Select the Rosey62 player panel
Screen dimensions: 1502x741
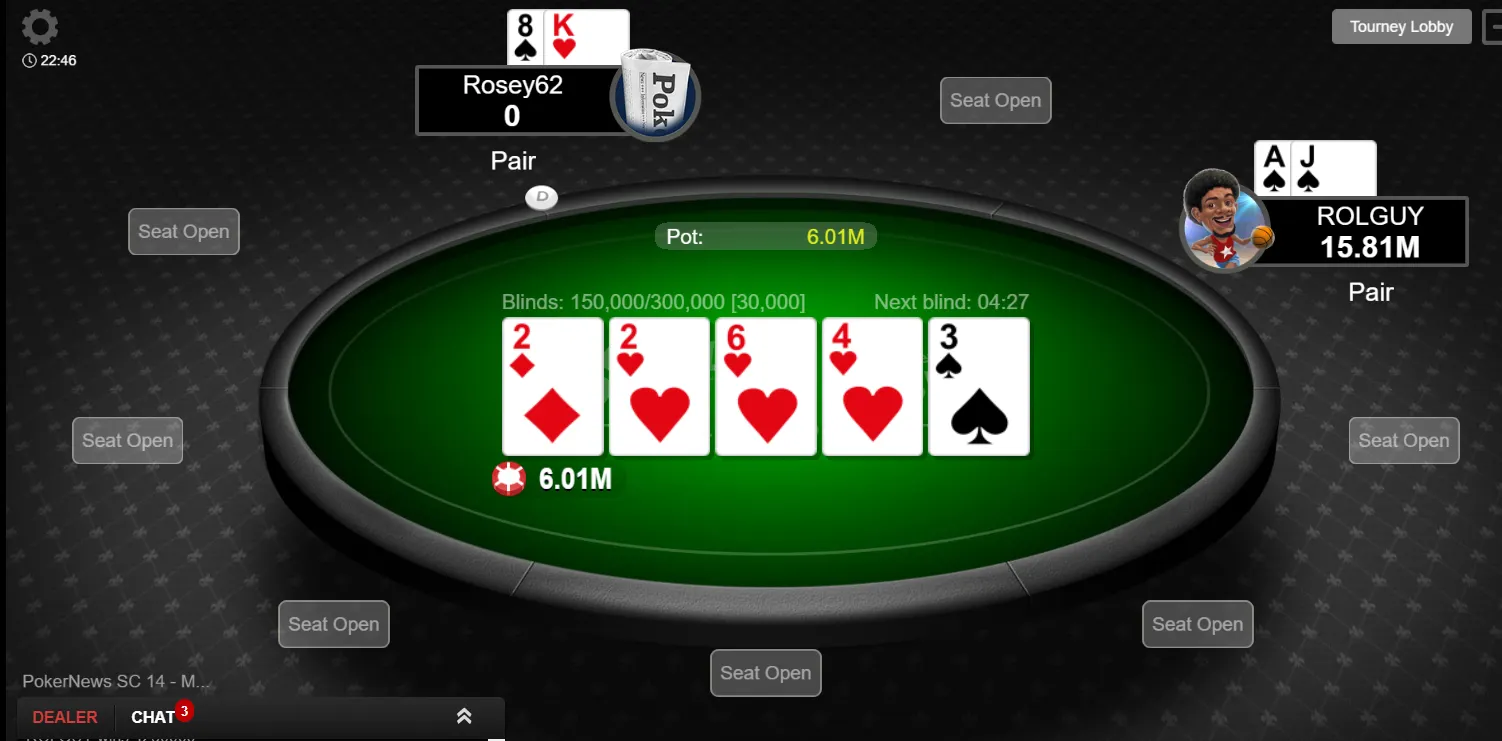tap(513, 100)
